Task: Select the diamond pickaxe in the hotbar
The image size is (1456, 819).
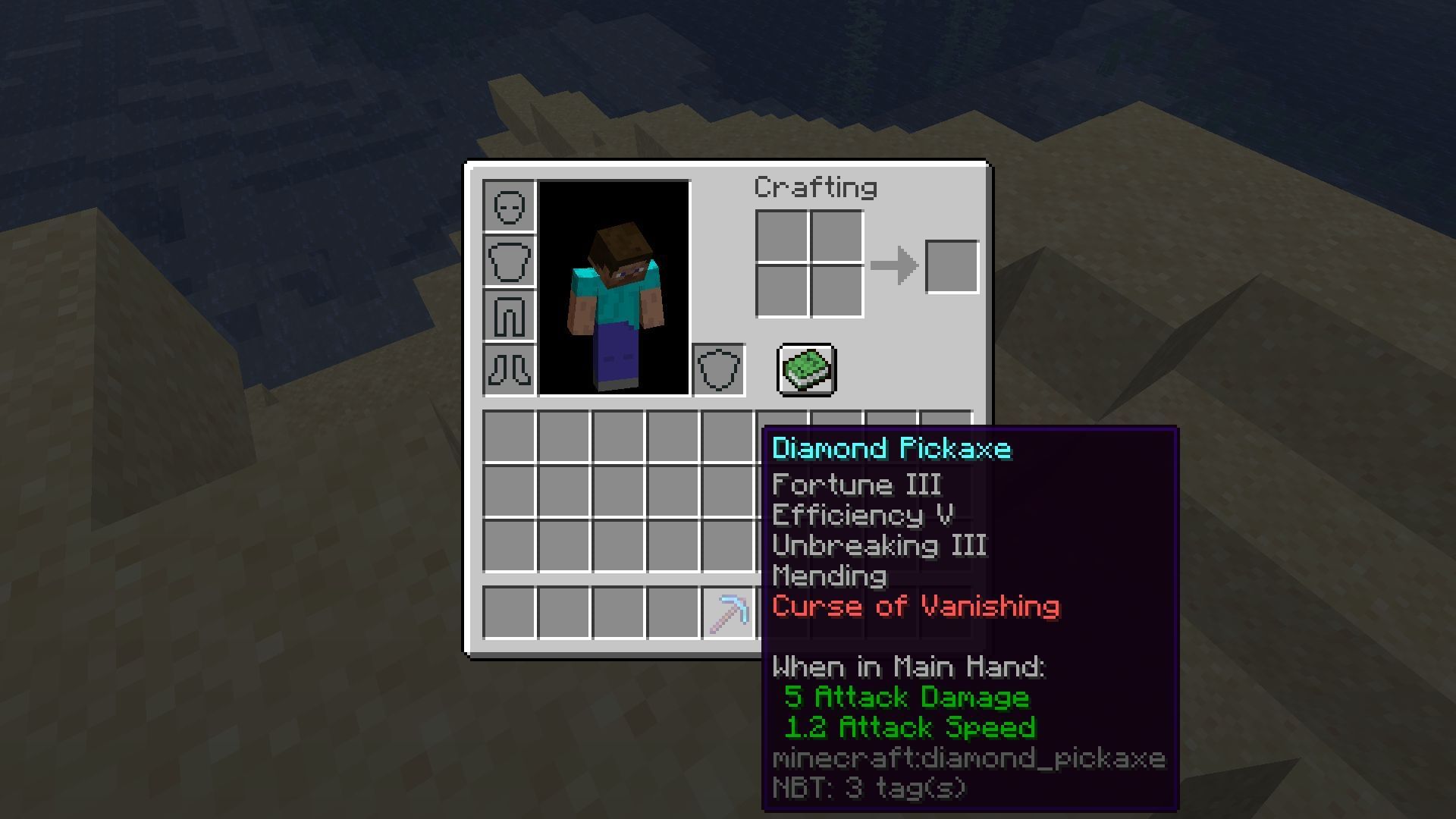Action: tap(729, 613)
